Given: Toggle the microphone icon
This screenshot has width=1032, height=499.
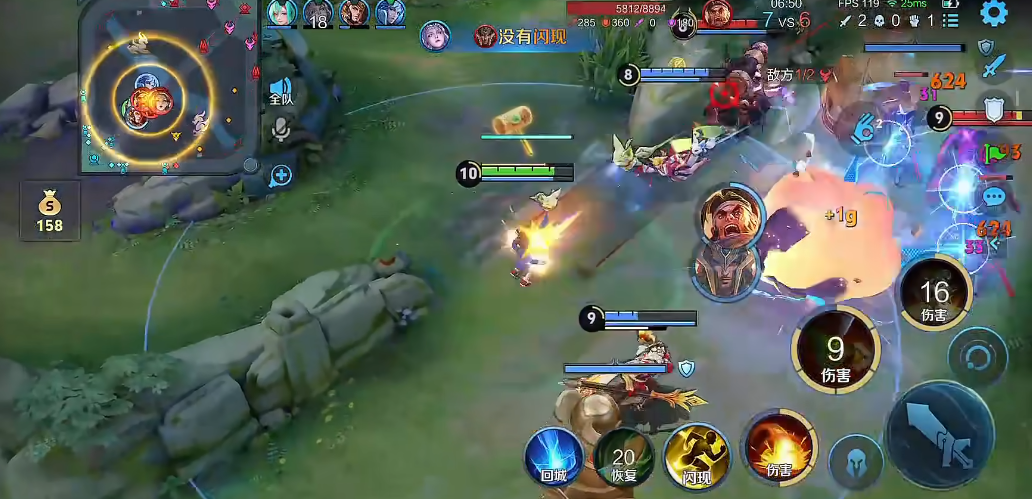Looking at the screenshot, I should pyautogui.click(x=281, y=128).
